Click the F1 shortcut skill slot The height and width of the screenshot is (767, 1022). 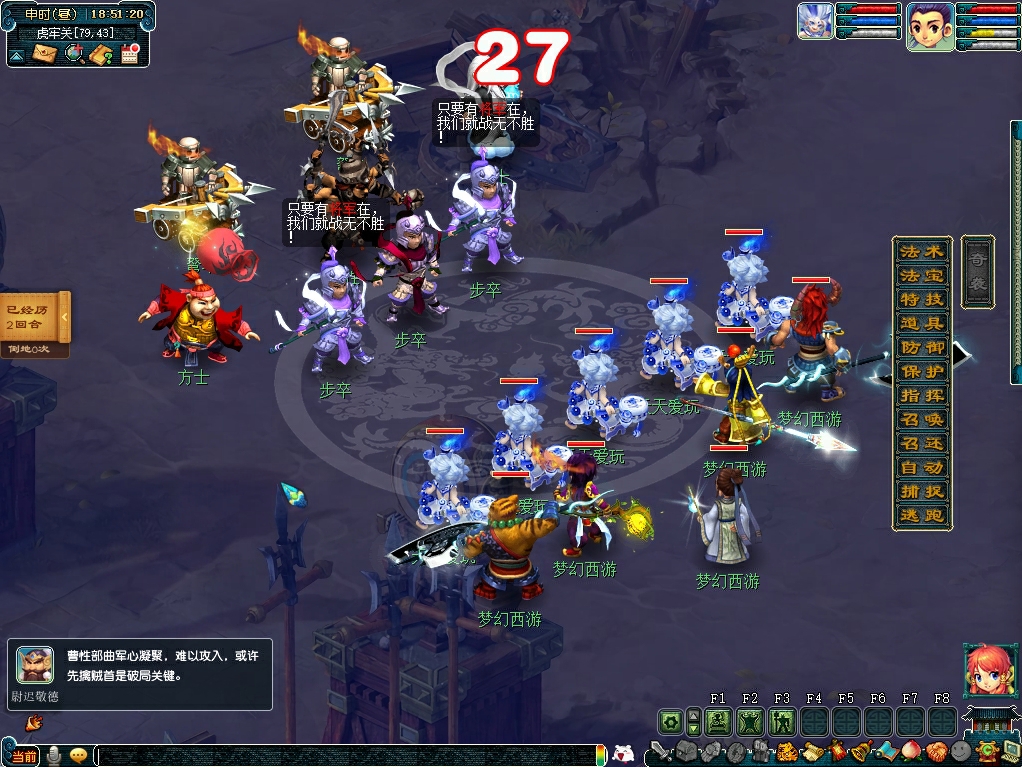tap(718, 721)
